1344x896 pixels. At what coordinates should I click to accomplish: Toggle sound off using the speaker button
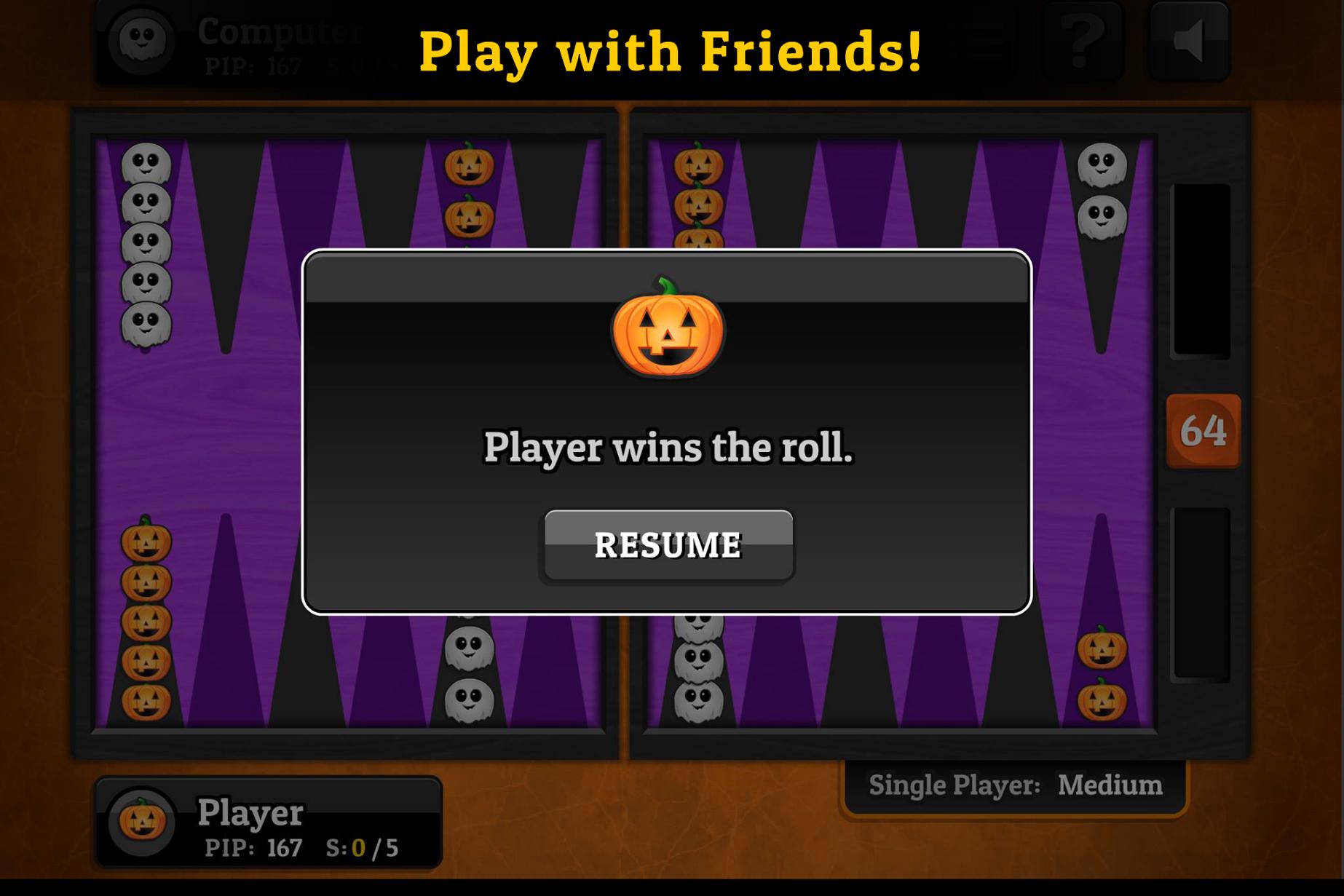tap(1190, 41)
